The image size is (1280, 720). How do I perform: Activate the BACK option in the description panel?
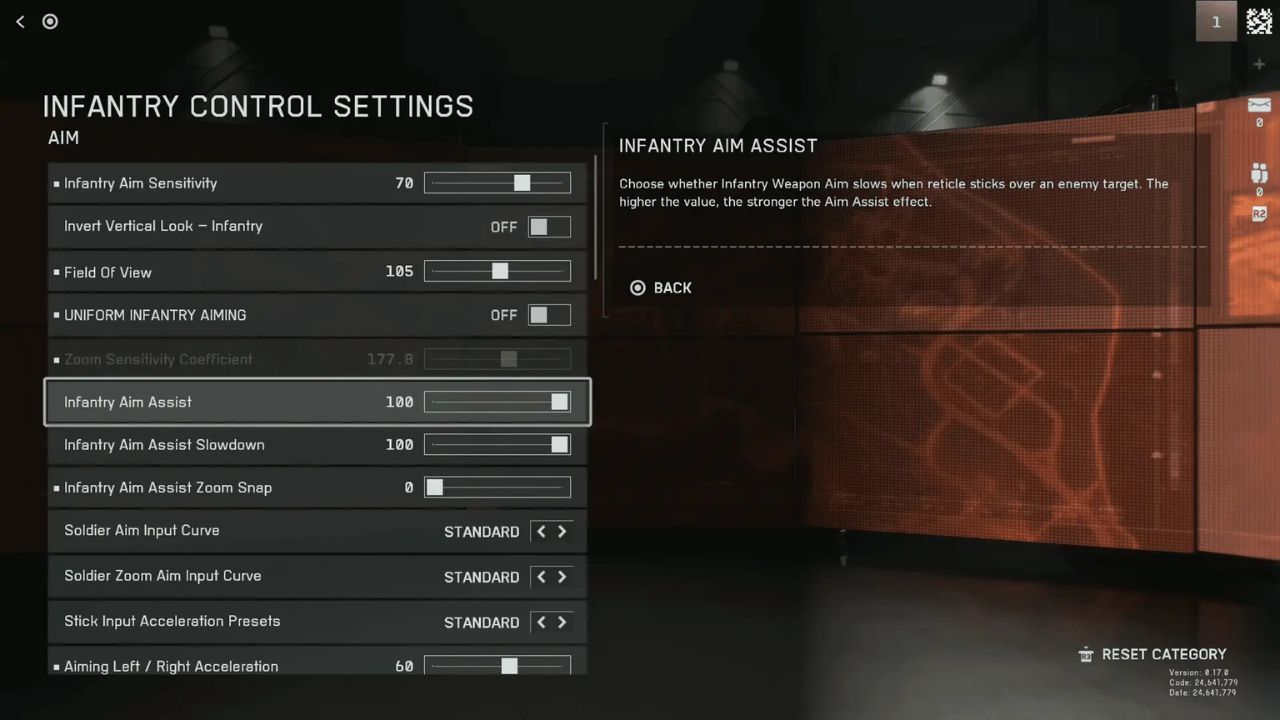tap(672, 288)
